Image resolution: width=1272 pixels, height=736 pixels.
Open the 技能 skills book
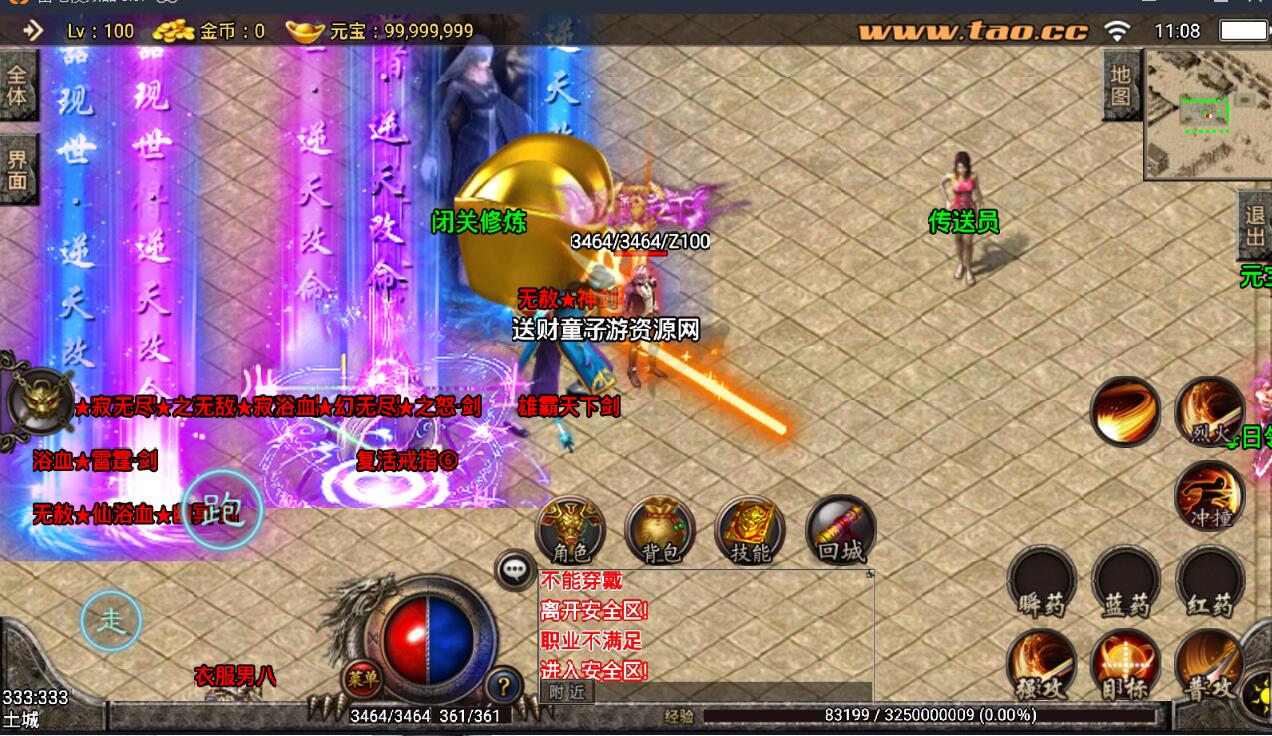tap(750, 529)
